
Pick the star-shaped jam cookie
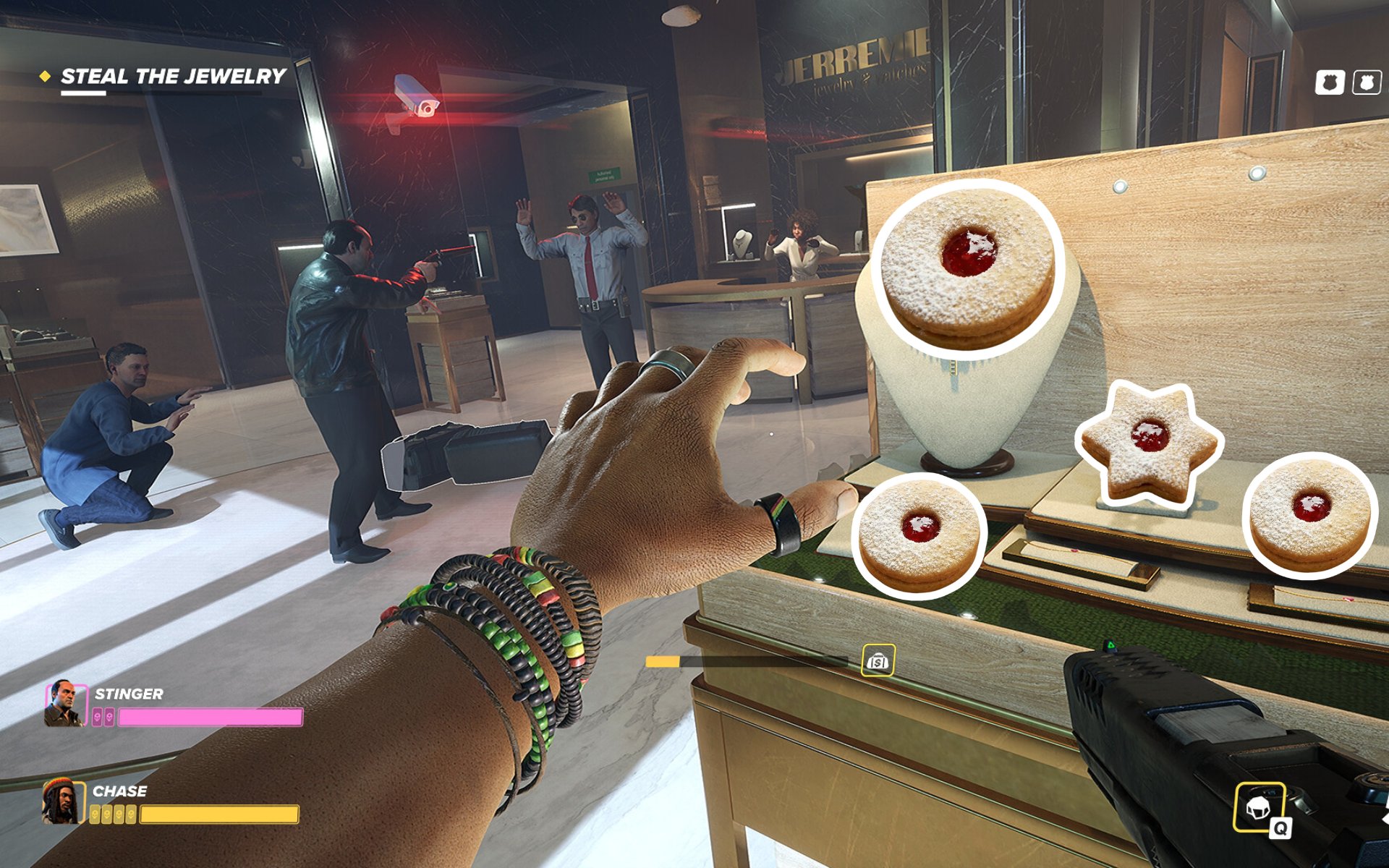pyautogui.click(x=1149, y=443)
